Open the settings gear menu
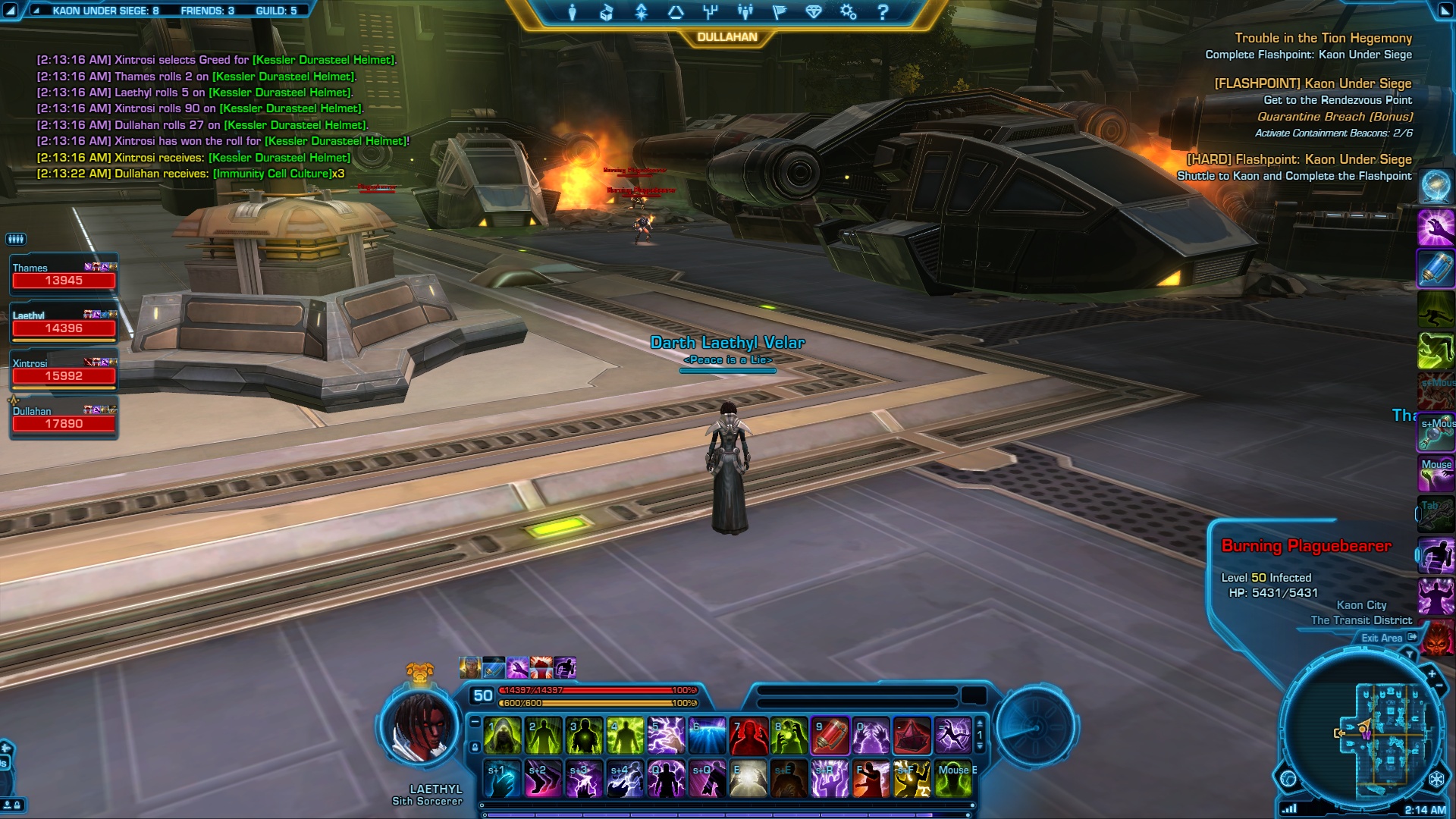 [x=848, y=12]
